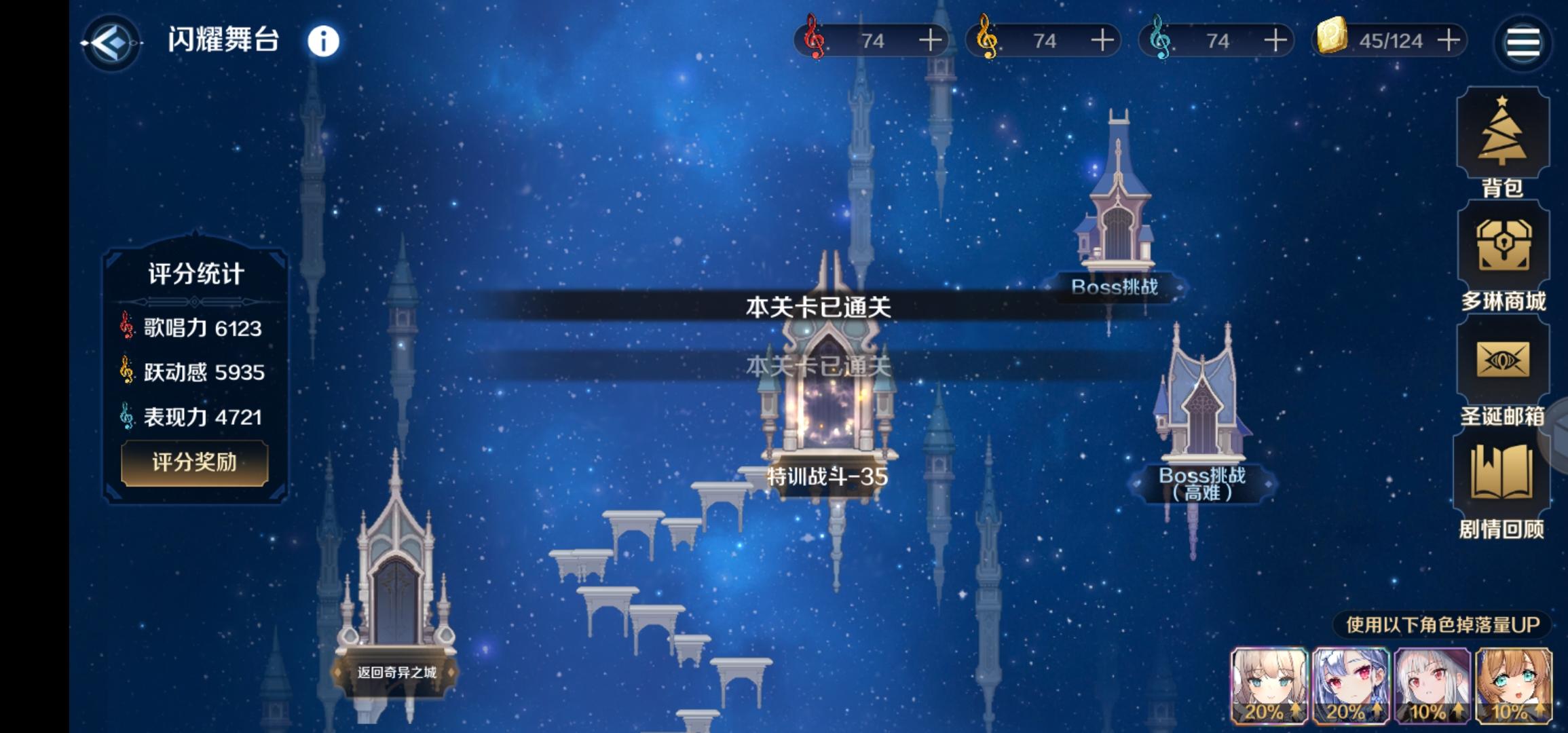Image resolution: width=1568 pixels, height=733 pixels.
Task: Claim rewards via 评分奖励 button
Action: [x=194, y=463]
